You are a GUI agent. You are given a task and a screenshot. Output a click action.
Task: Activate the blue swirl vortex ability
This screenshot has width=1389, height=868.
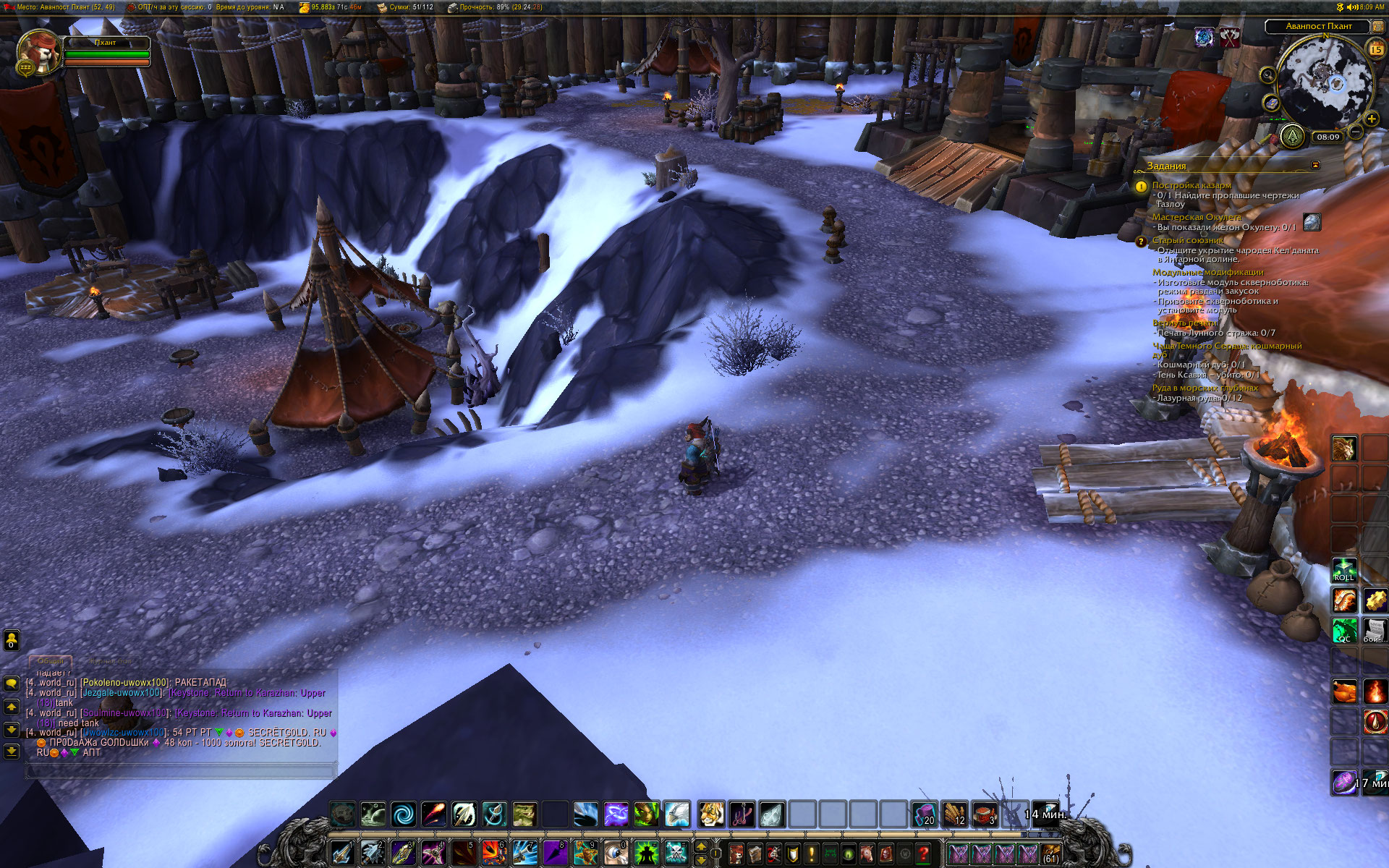pyautogui.click(x=403, y=814)
